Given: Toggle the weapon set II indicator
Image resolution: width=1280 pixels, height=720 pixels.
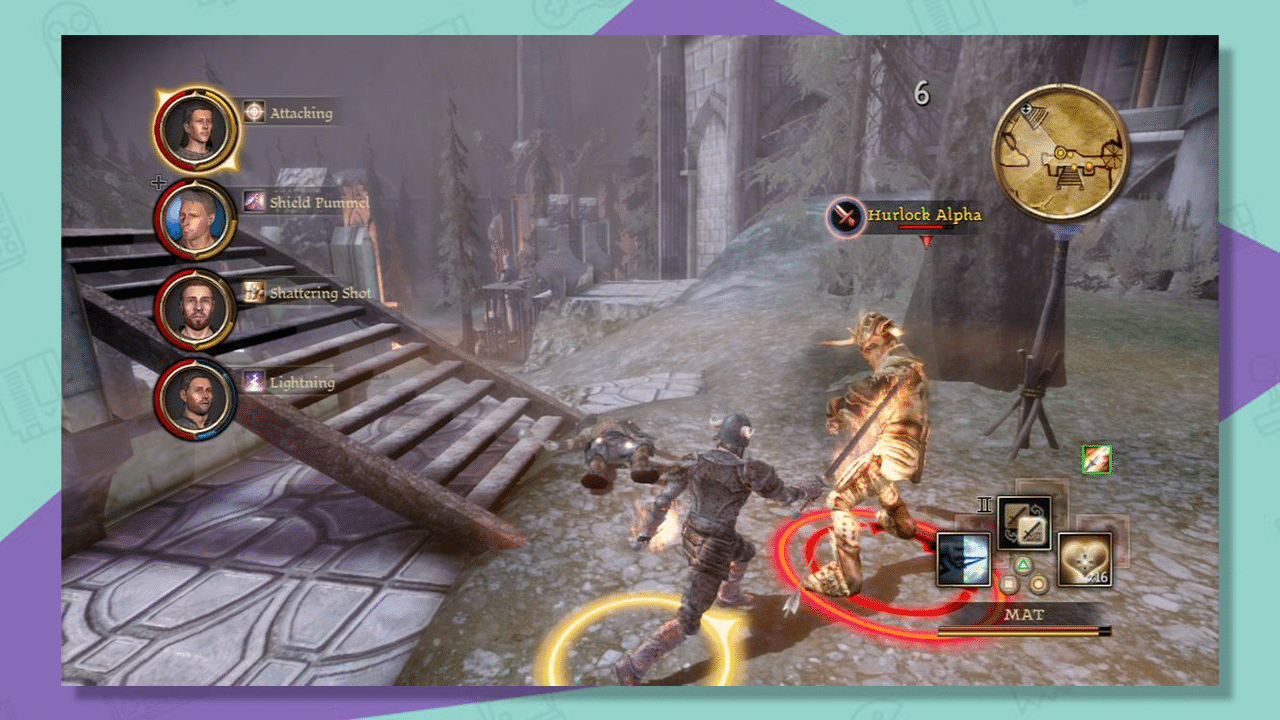Looking at the screenshot, I should (x=985, y=504).
